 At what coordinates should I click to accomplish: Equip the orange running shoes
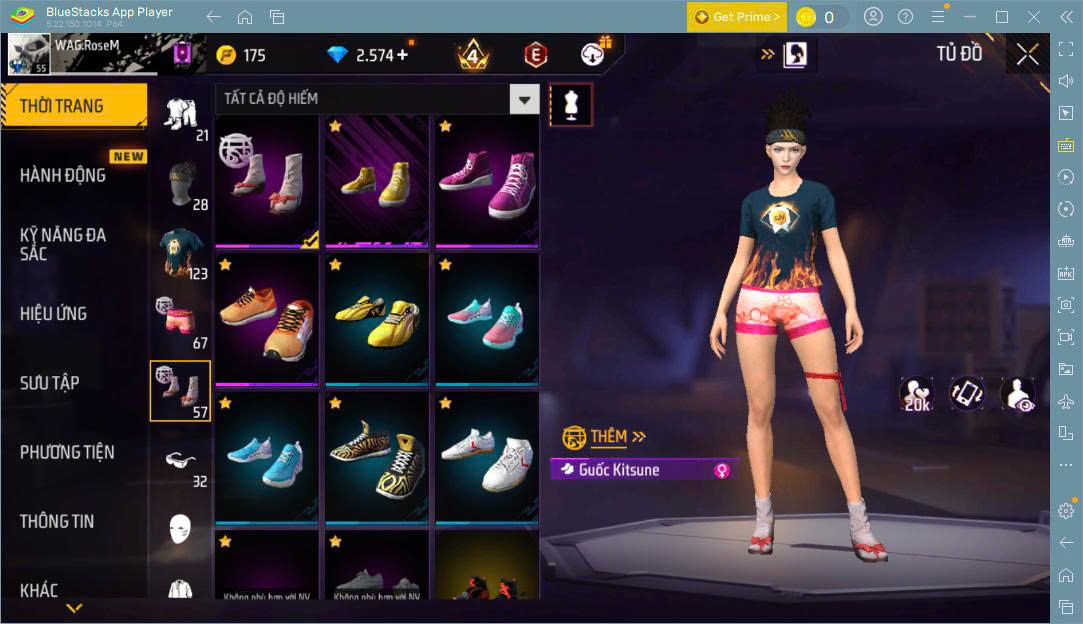coord(267,318)
